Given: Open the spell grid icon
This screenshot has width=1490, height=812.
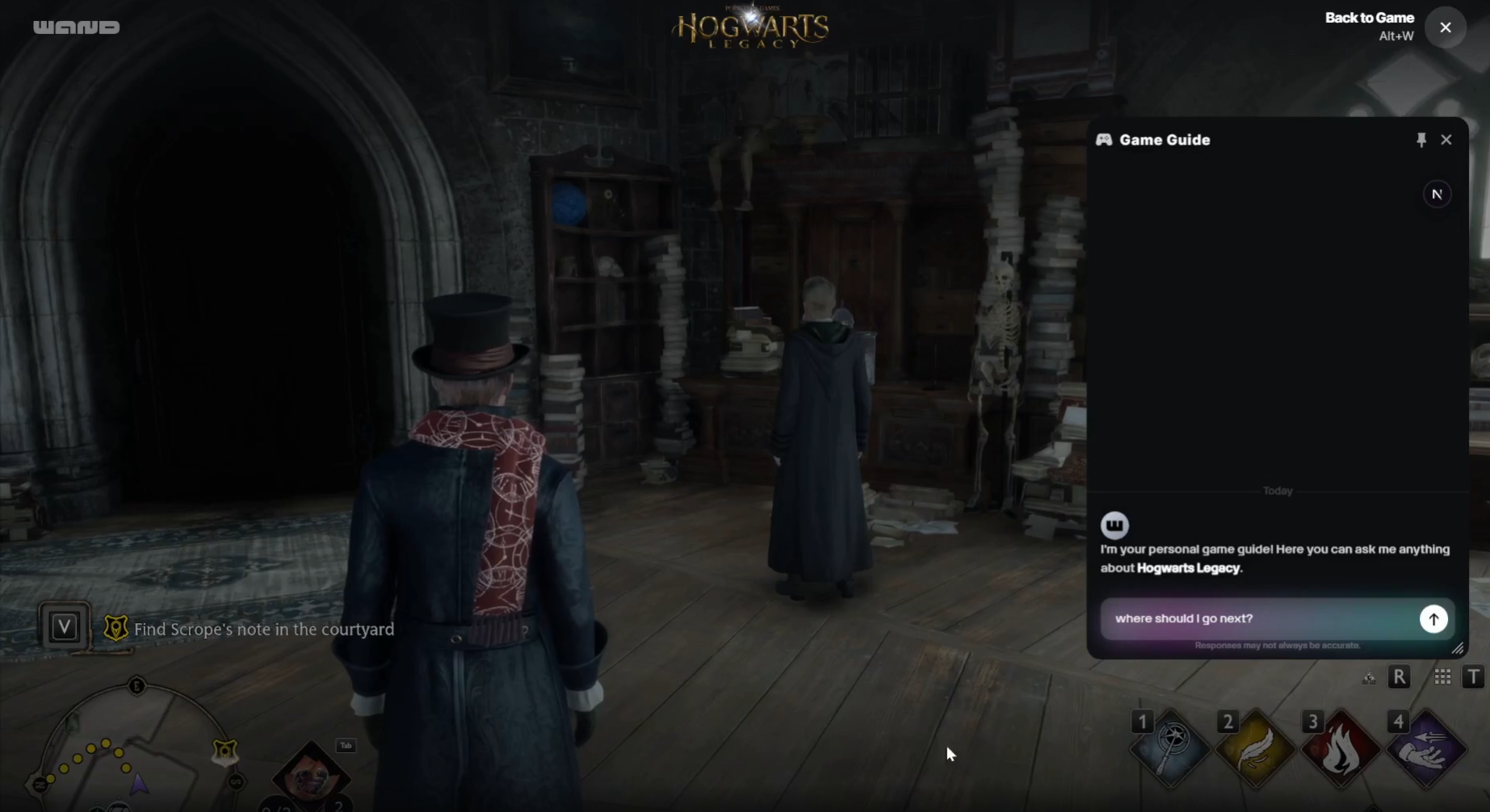Looking at the screenshot, I should coord(1442,677).
